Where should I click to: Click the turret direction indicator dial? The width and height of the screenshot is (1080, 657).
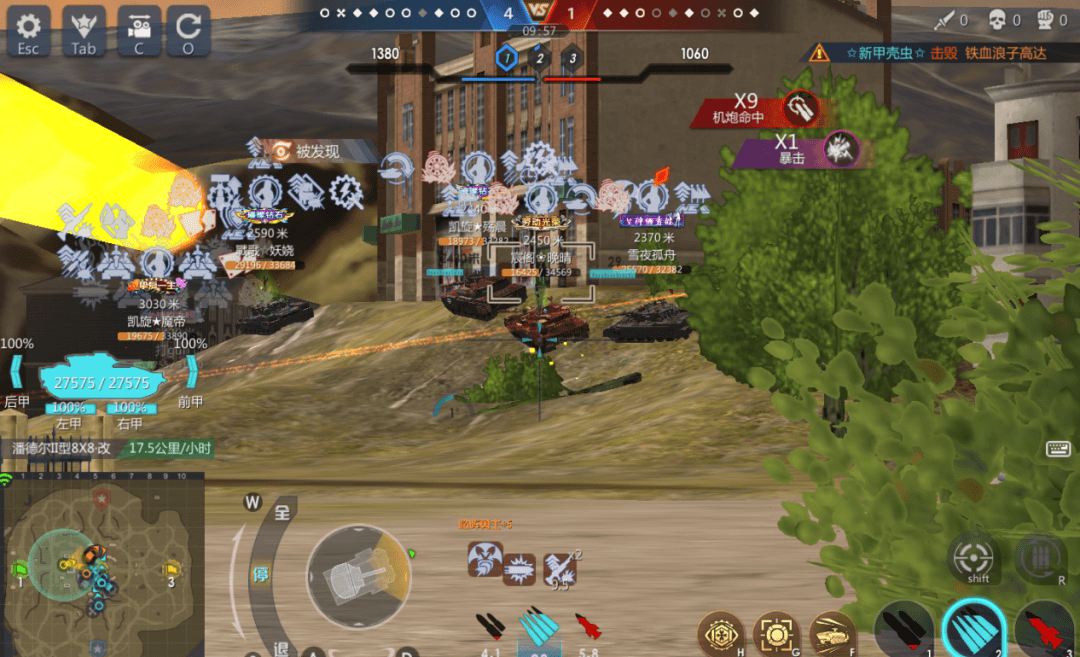357,576
